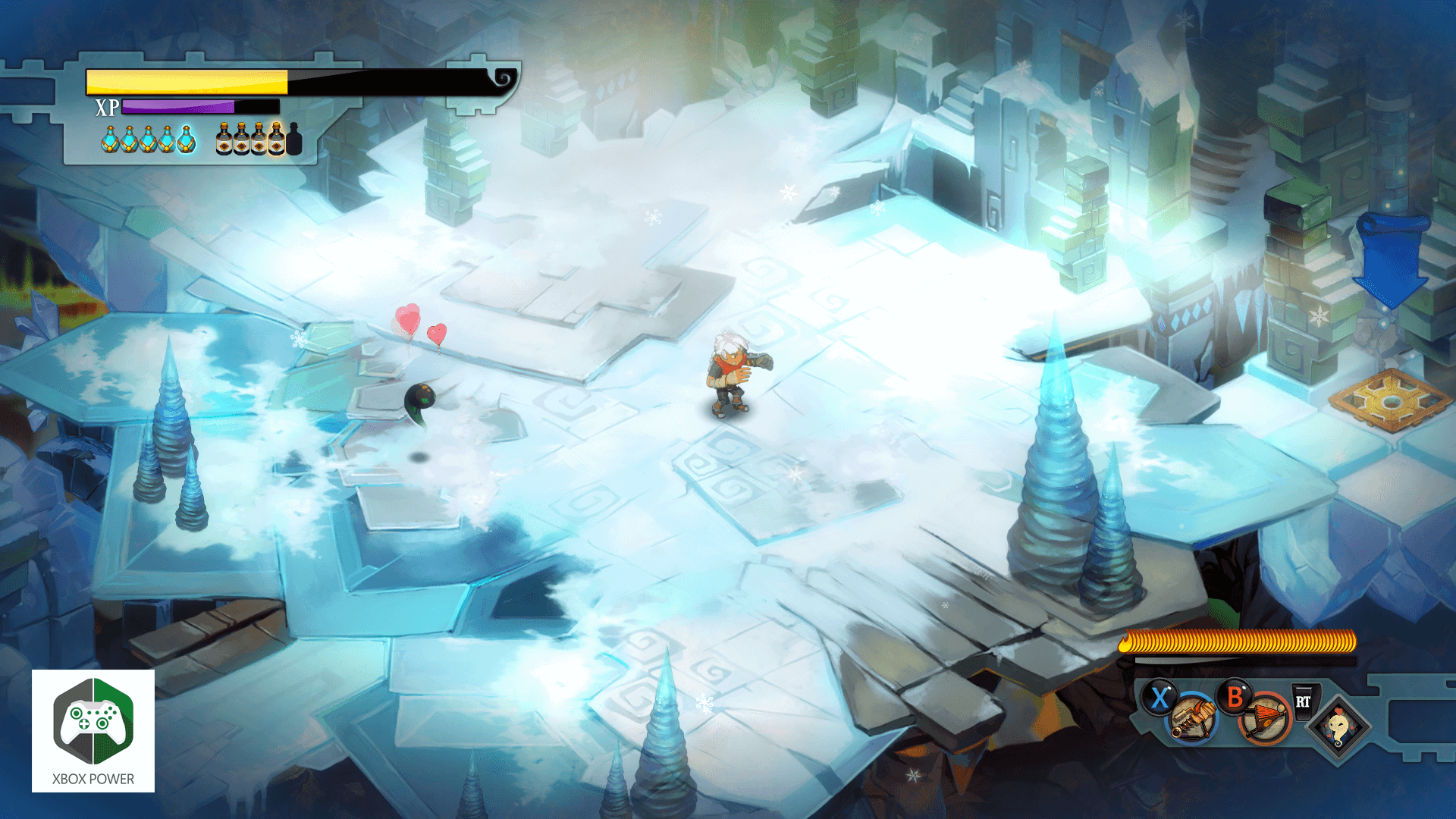Select the X-button melee weapon icon
Image resolution: width=1456 pixels, height=819 pixels.
point(1190,720)
